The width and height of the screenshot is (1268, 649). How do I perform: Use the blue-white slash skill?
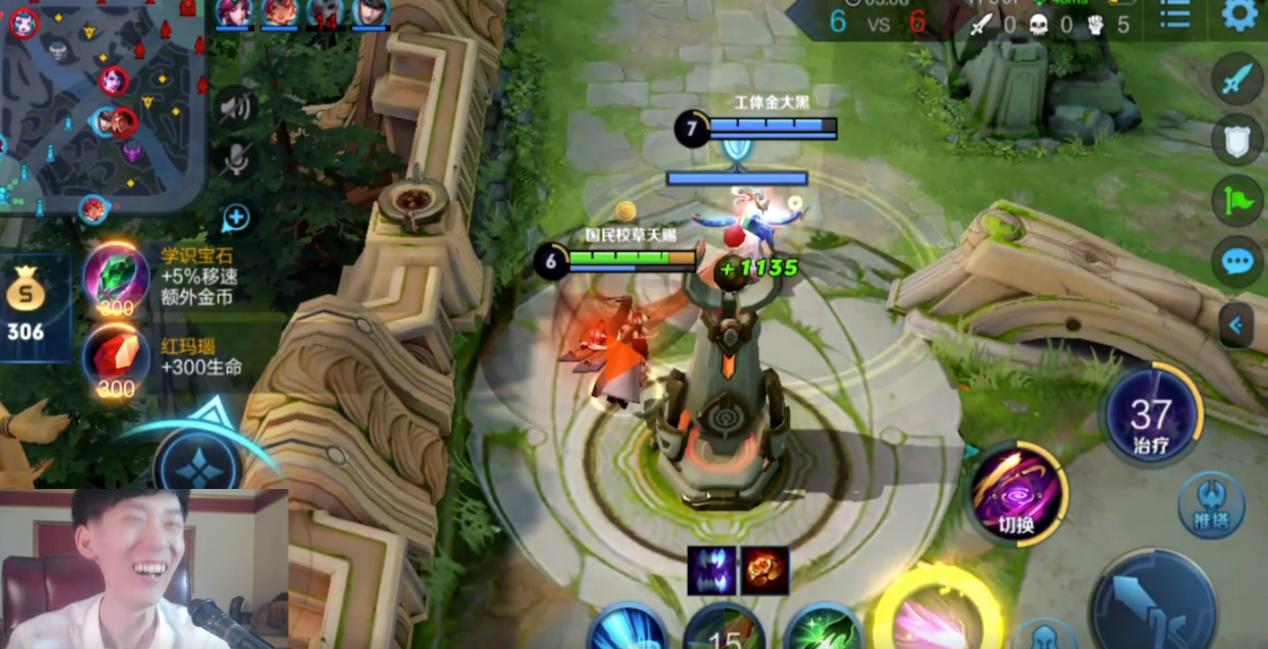[627, 630]
